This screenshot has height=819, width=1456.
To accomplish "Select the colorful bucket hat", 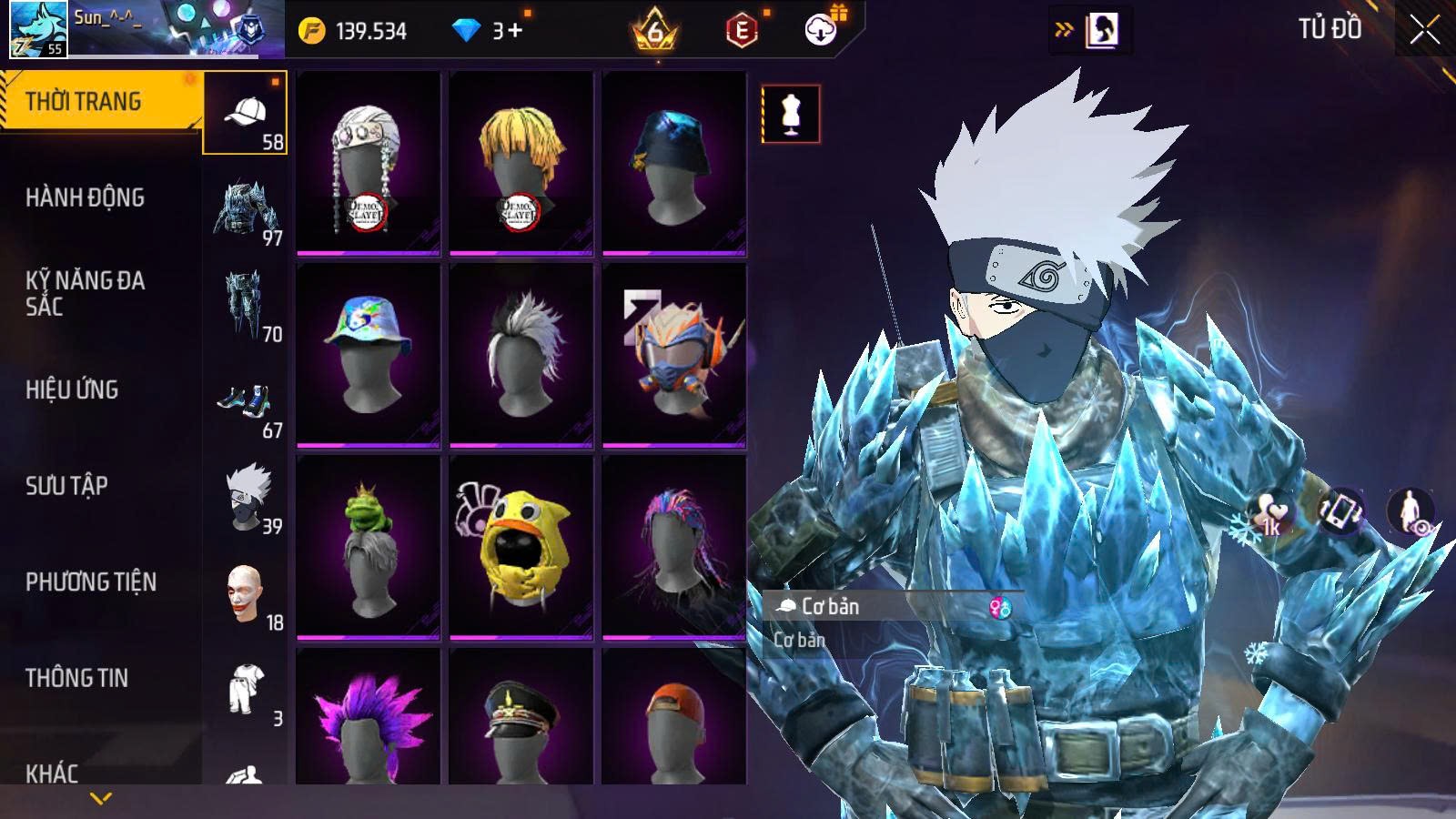I will tap(369, 355).
